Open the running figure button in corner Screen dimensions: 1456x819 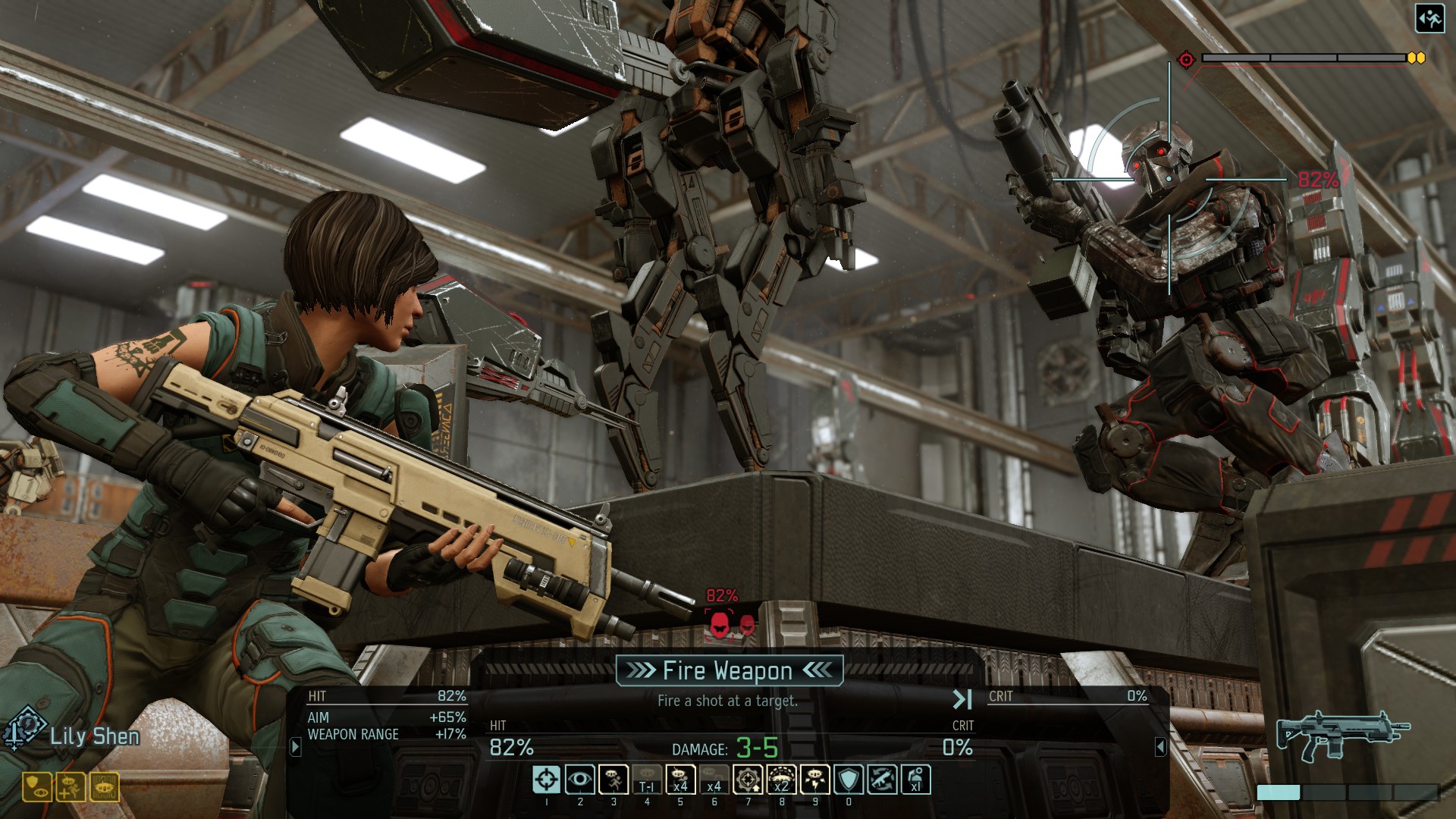(x=1429, y=19)
